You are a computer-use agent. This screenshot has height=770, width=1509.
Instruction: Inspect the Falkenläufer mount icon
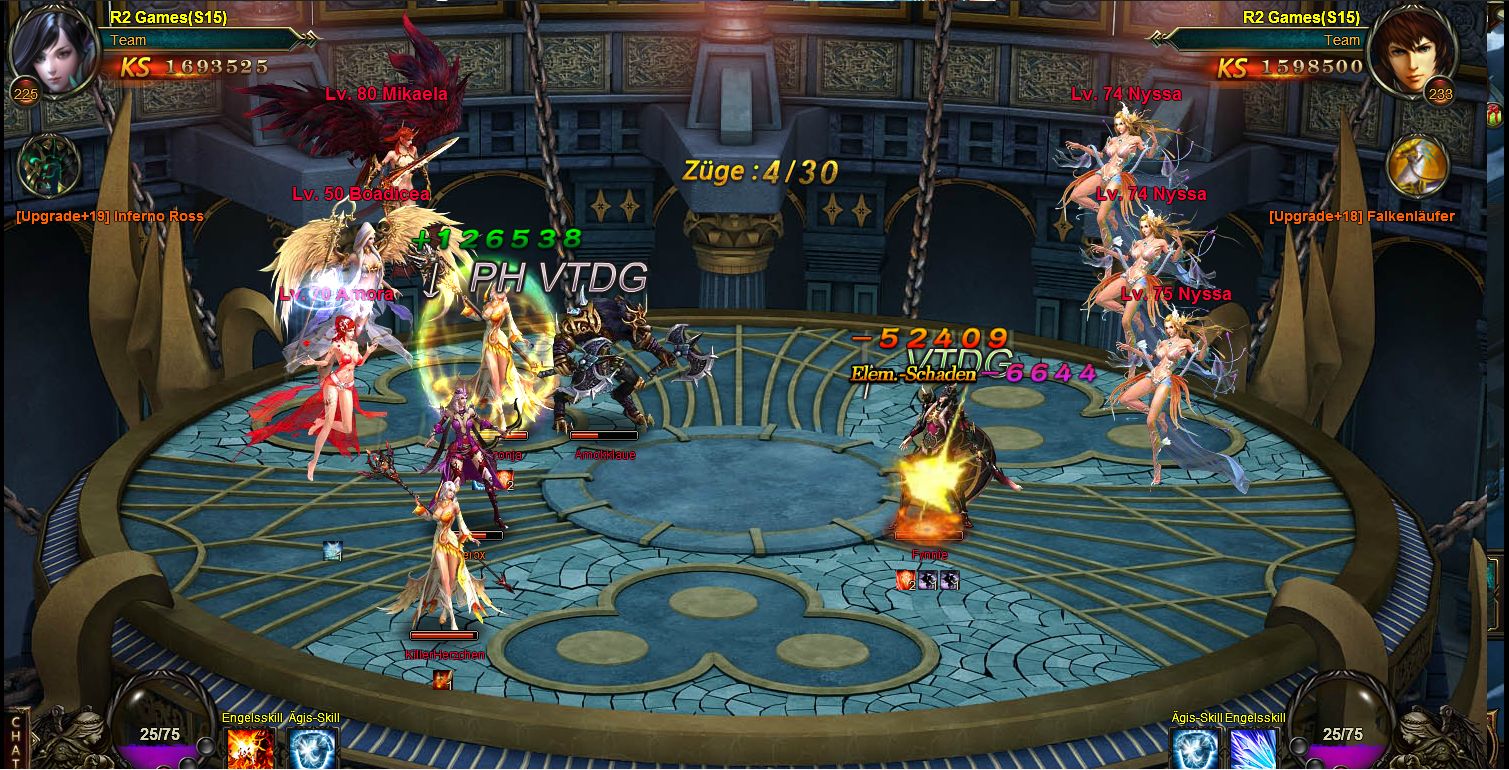coord(1417,166)
